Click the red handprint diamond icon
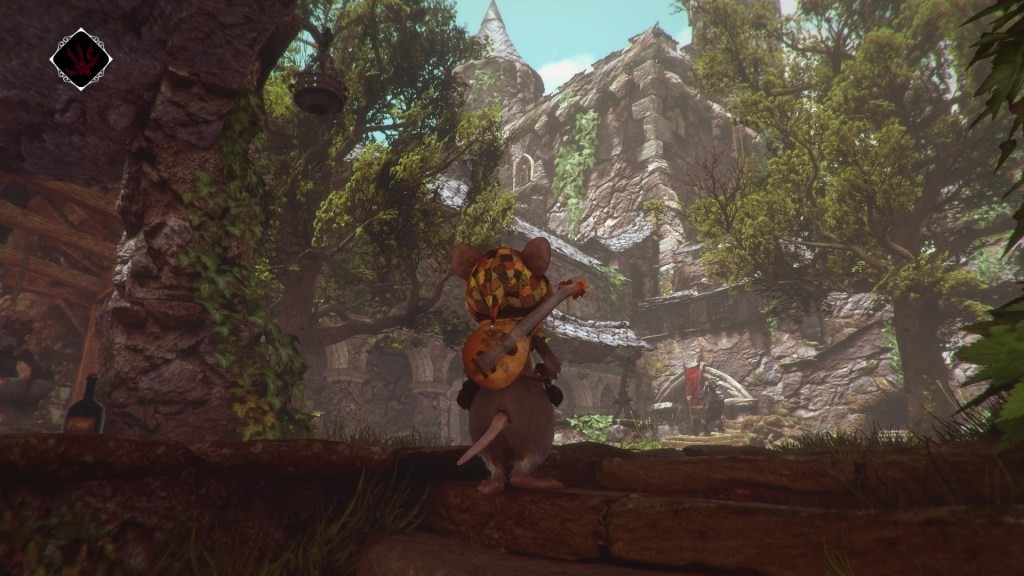 pyautogui.click(x=81, y=59)
